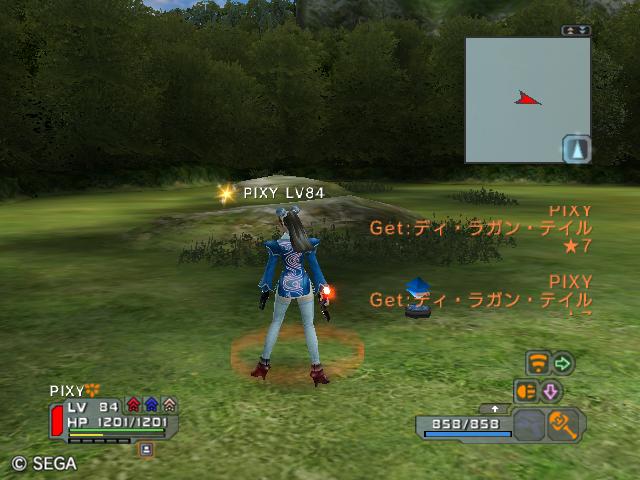
Task: Open the palette up-arrow tab
Action: (496, 408)
